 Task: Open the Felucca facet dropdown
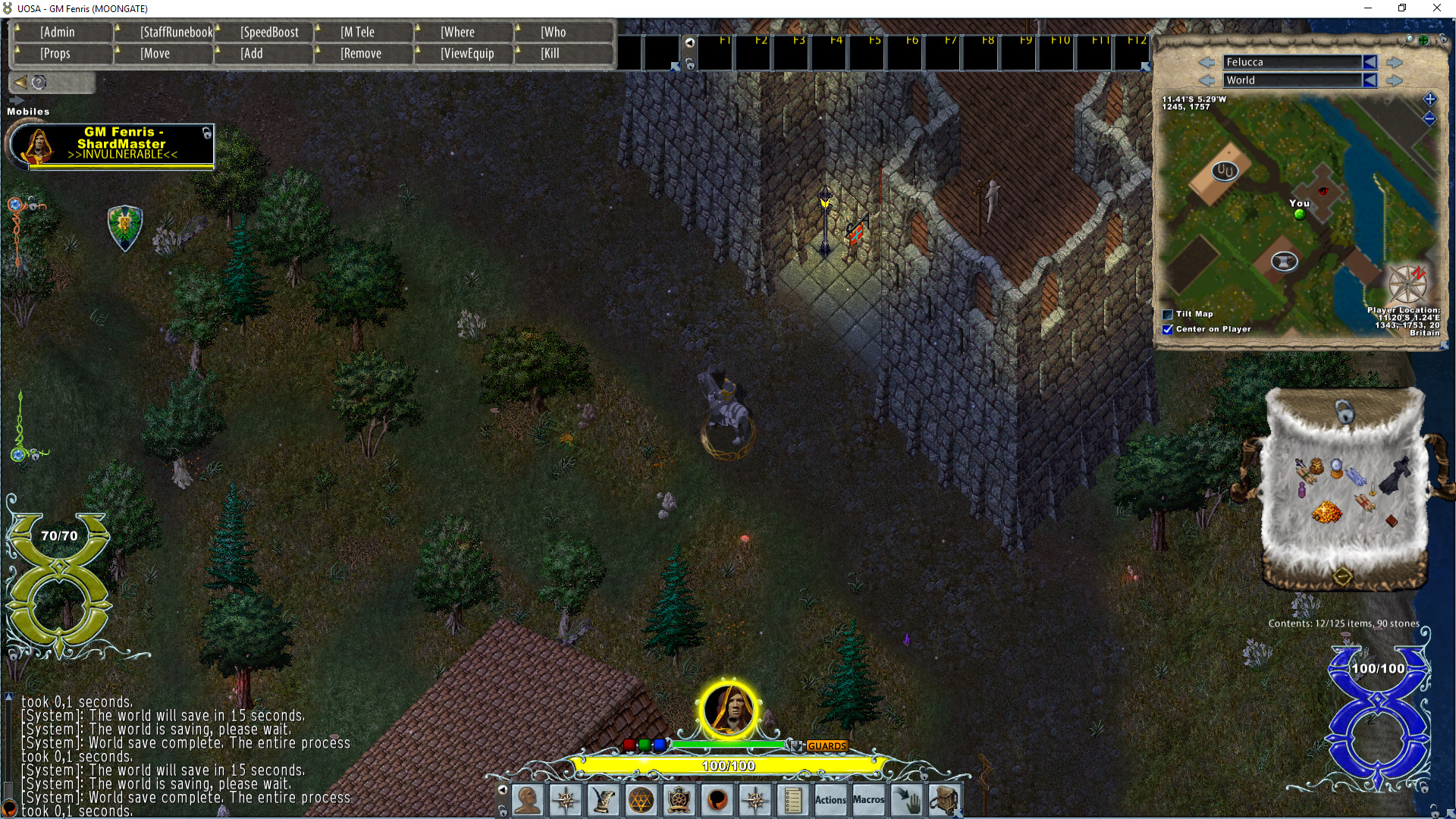point(1298,62)
